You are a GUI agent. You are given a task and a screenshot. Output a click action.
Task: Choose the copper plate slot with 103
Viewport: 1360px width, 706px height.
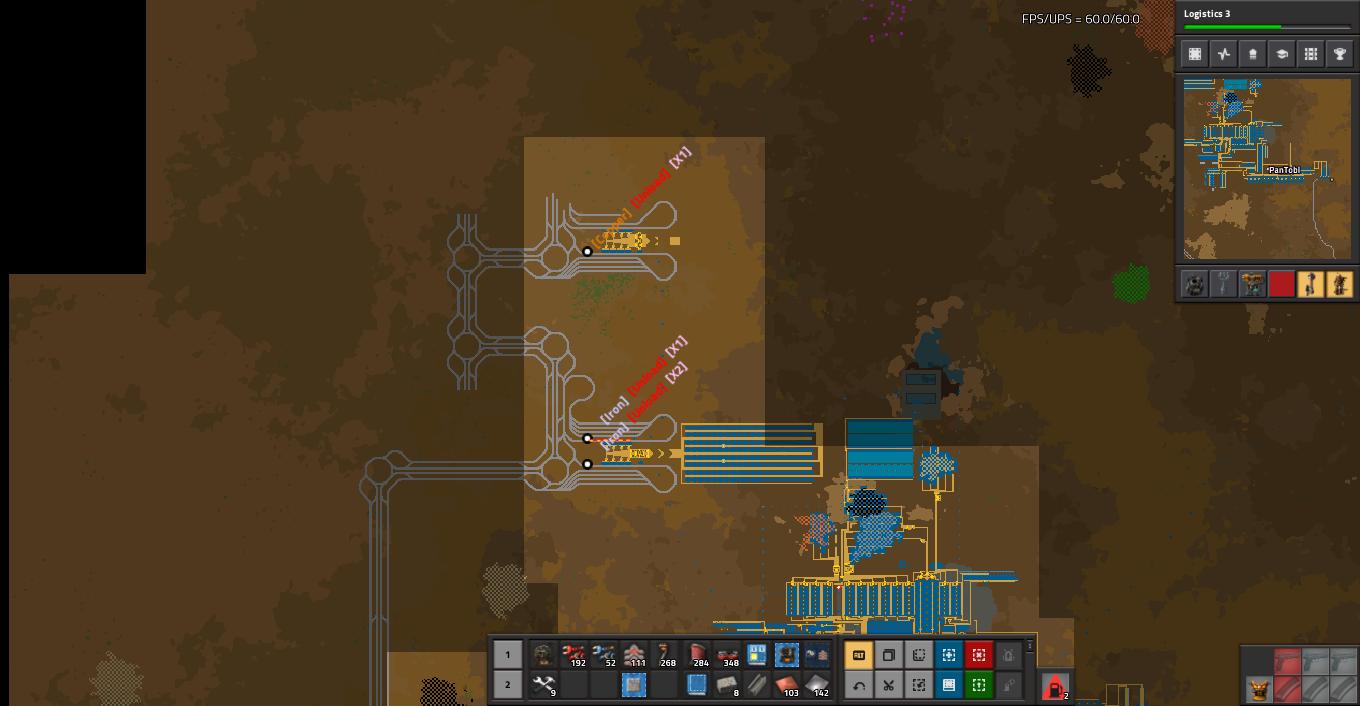(x=787, y=685)
